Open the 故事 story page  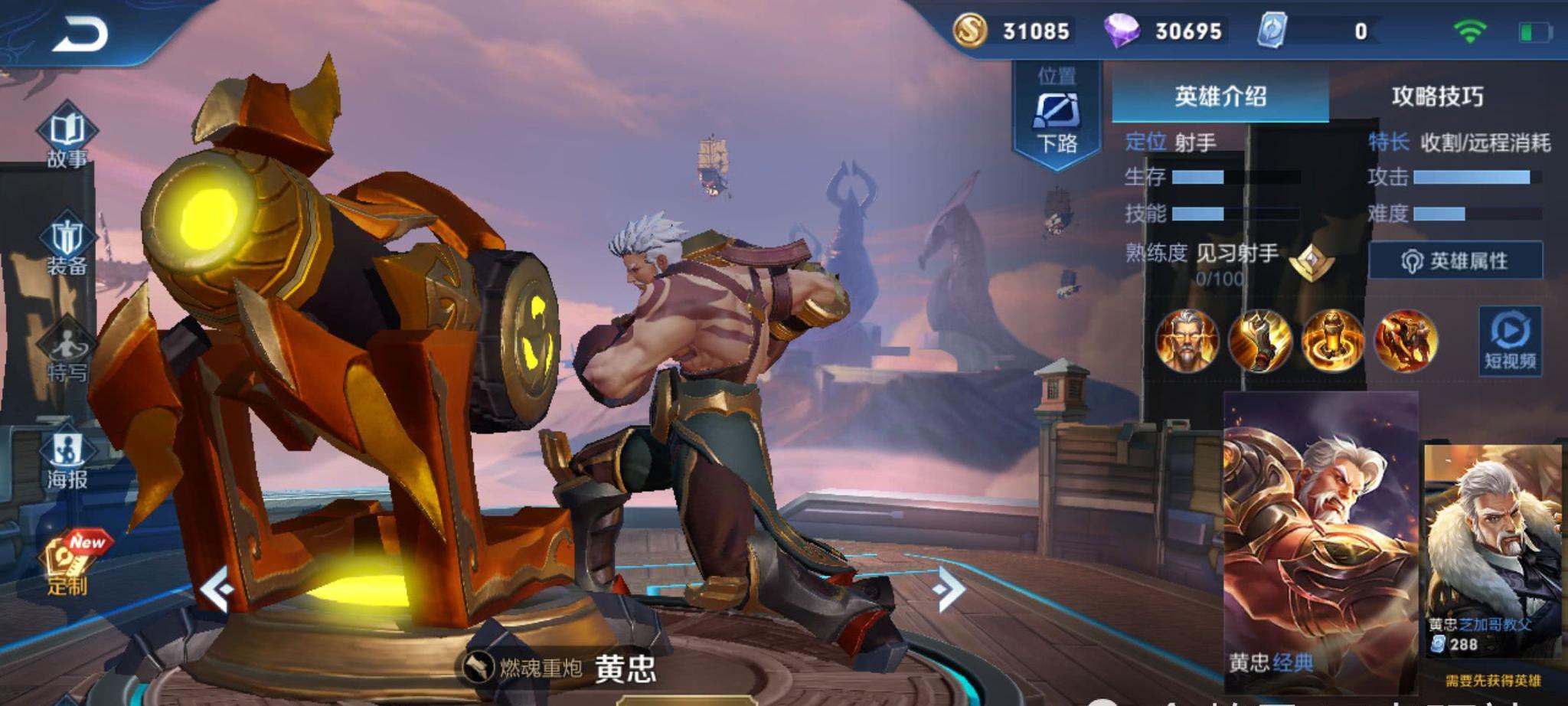click(x=67, y=138)
